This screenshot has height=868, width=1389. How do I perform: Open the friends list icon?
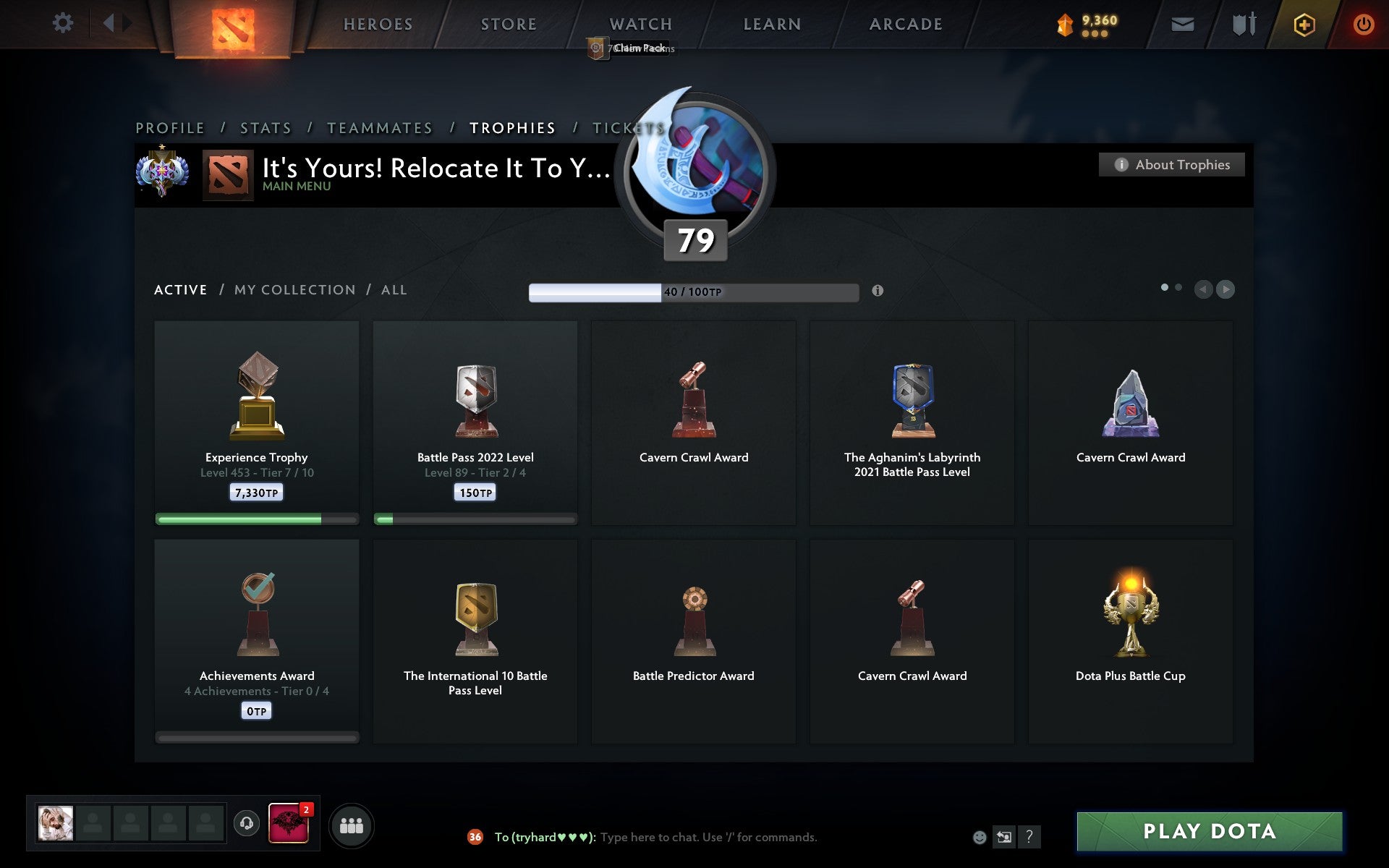351,824
